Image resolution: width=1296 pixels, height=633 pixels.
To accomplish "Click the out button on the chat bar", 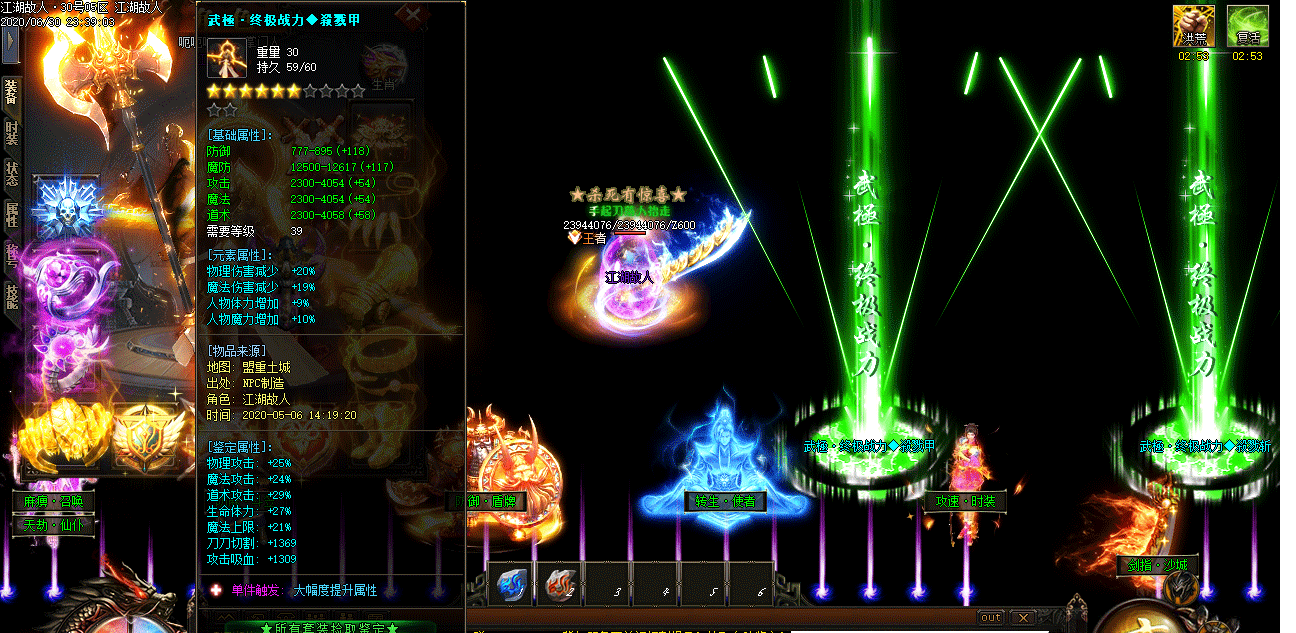I will tap(990, 617).
